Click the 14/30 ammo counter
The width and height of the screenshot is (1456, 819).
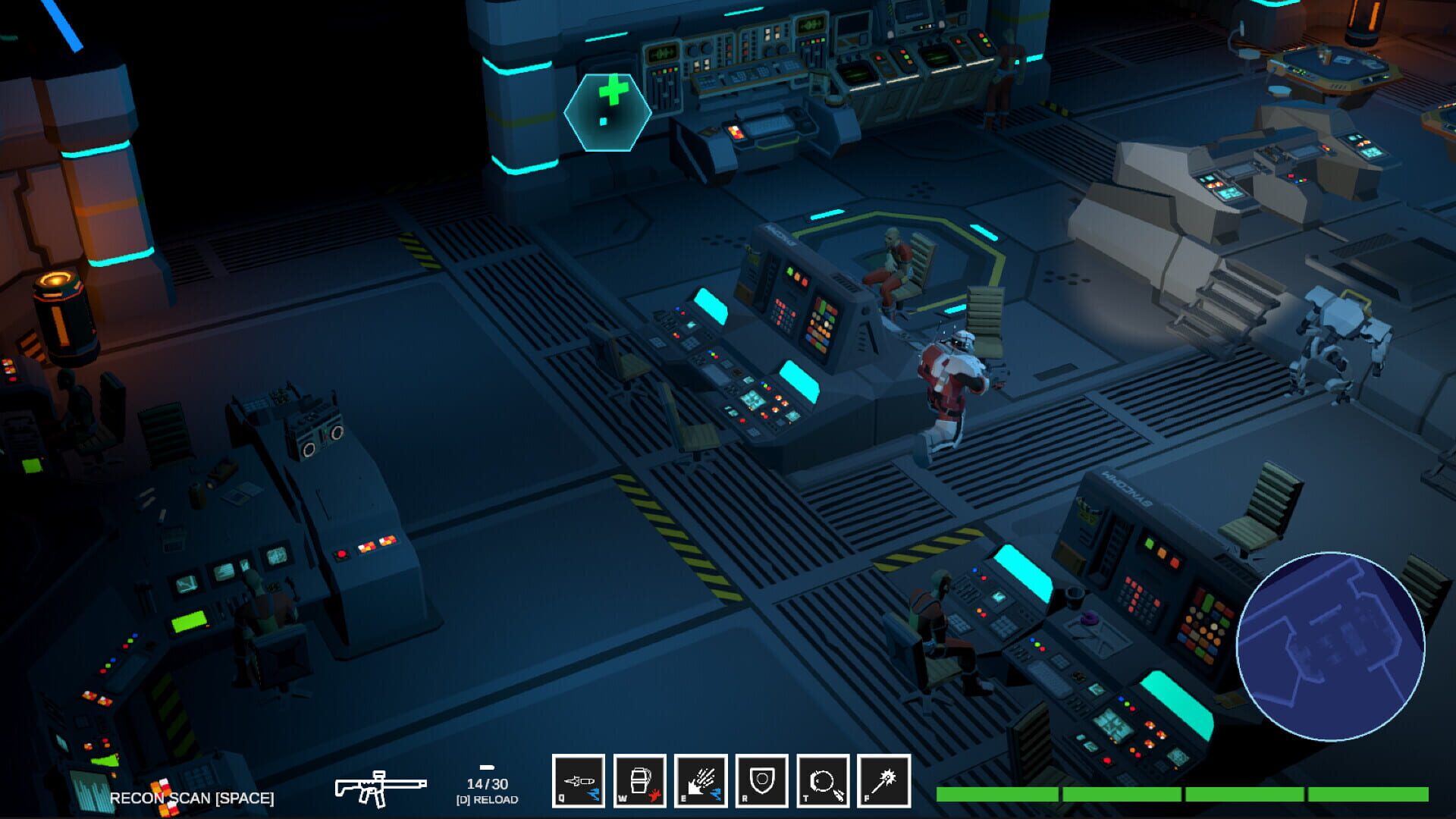(x=489, y=783)
